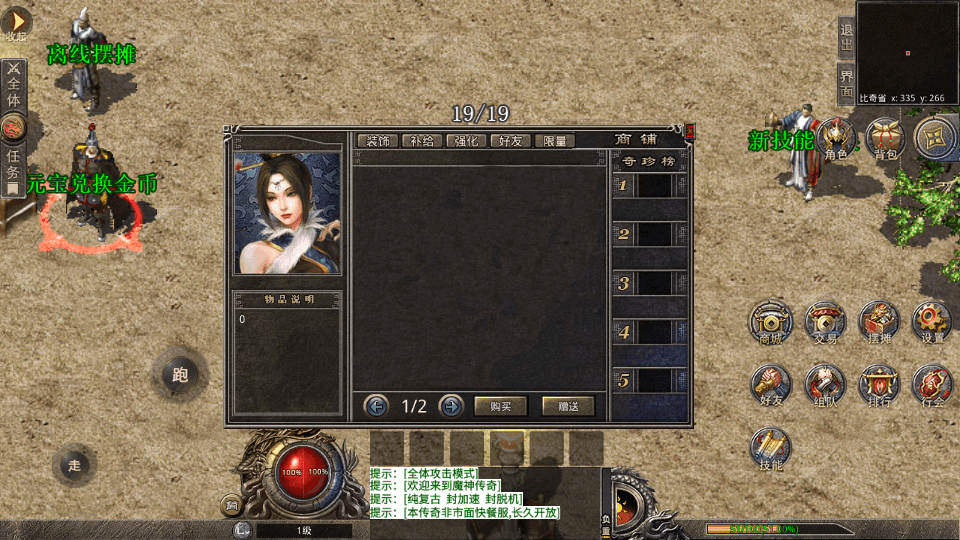960x540 pixels.
Task: Open the 角色 character icon
Action: pos(836,138)
